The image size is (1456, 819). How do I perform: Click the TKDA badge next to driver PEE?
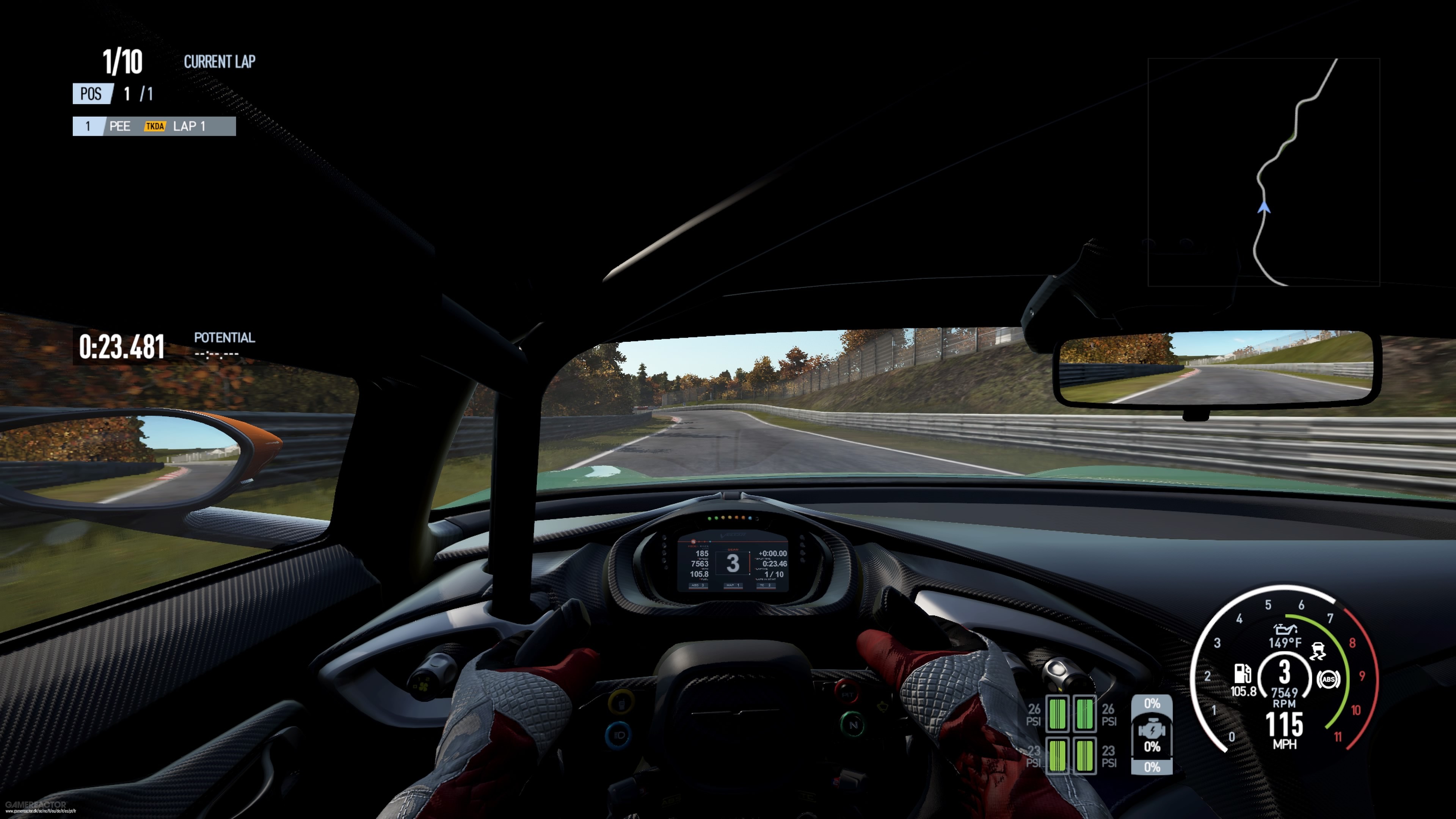tap(155, 127)
